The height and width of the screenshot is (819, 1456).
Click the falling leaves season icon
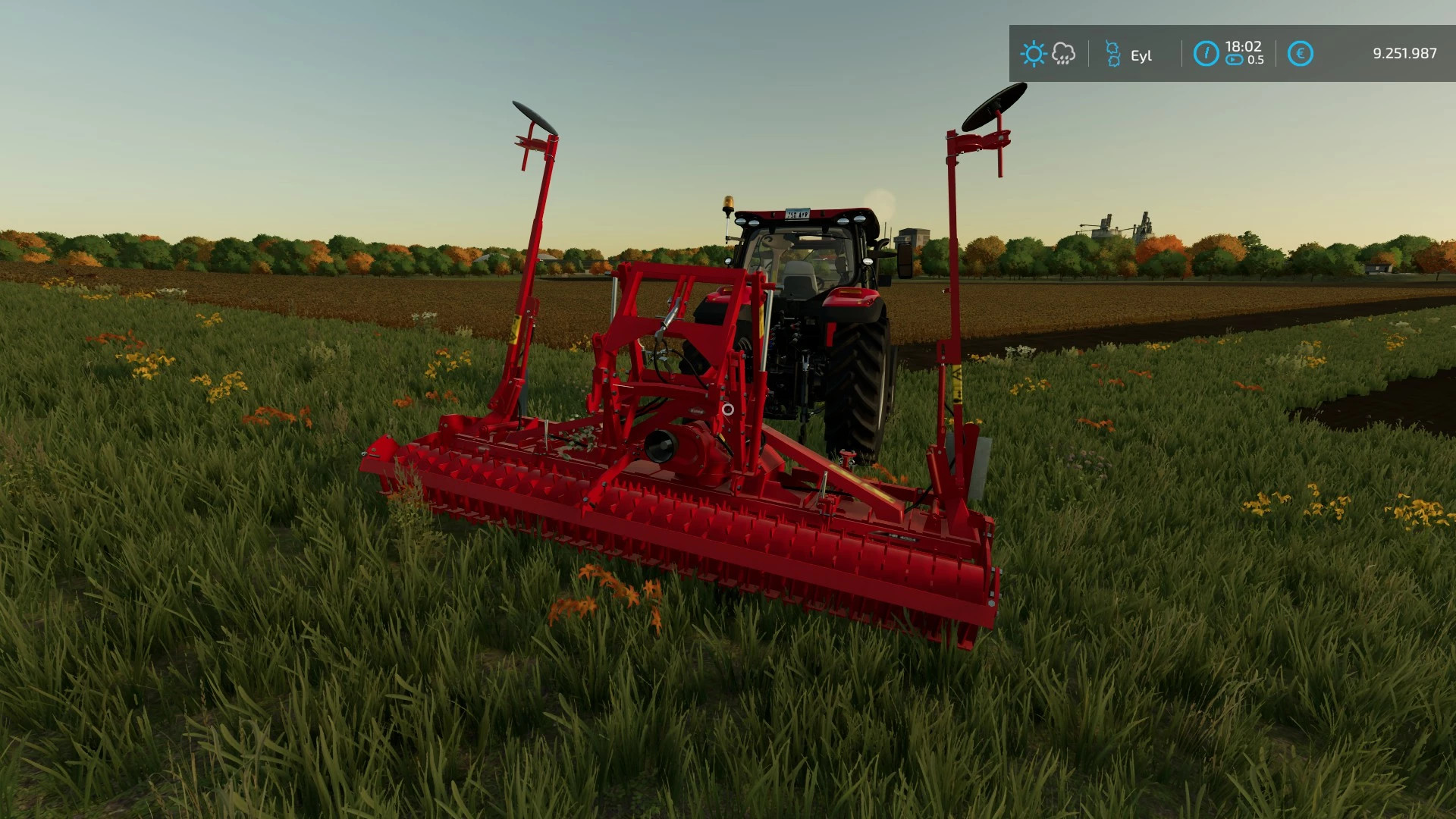point(1113,54)
